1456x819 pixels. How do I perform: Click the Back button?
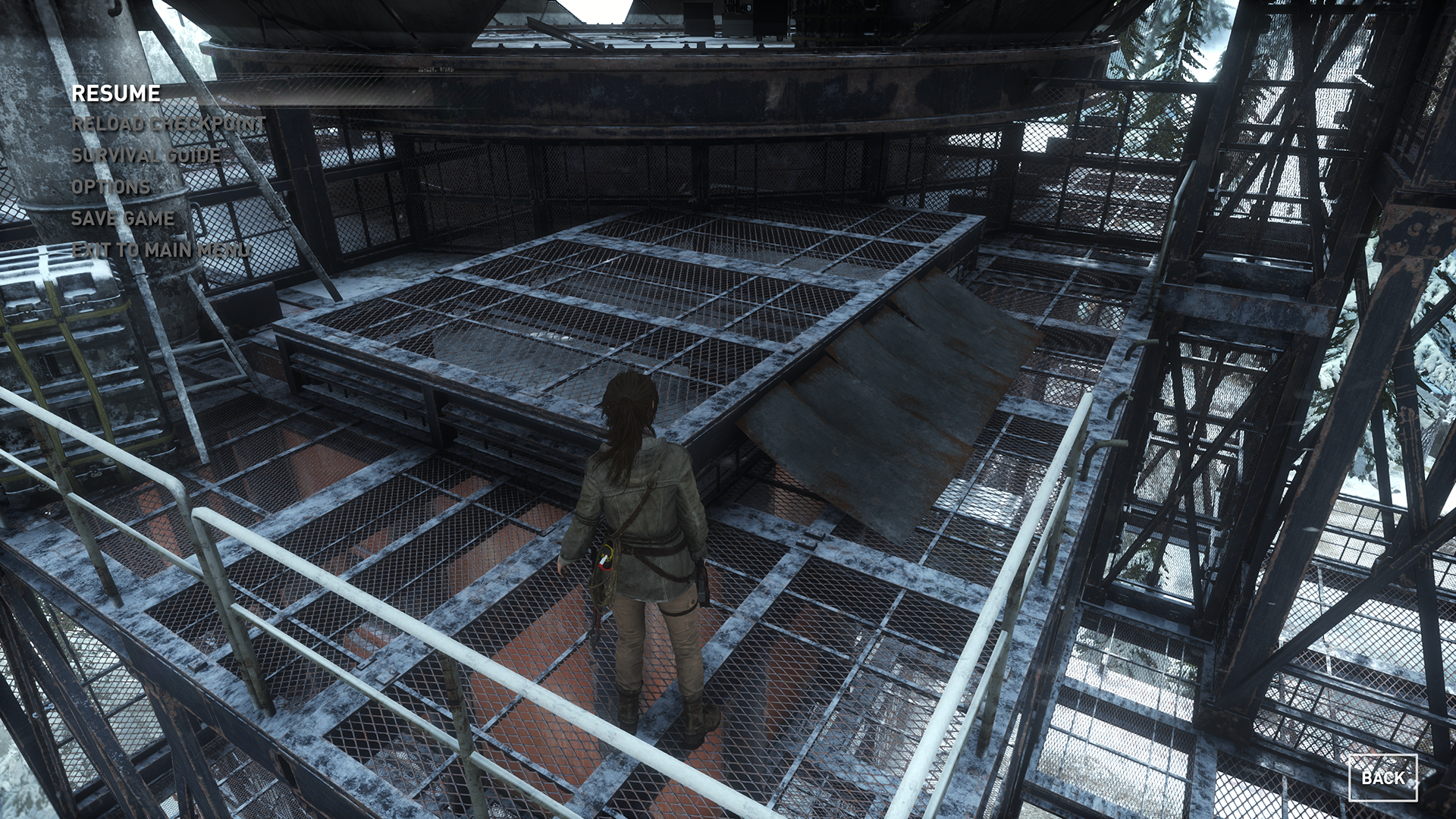pos(1382,777)
